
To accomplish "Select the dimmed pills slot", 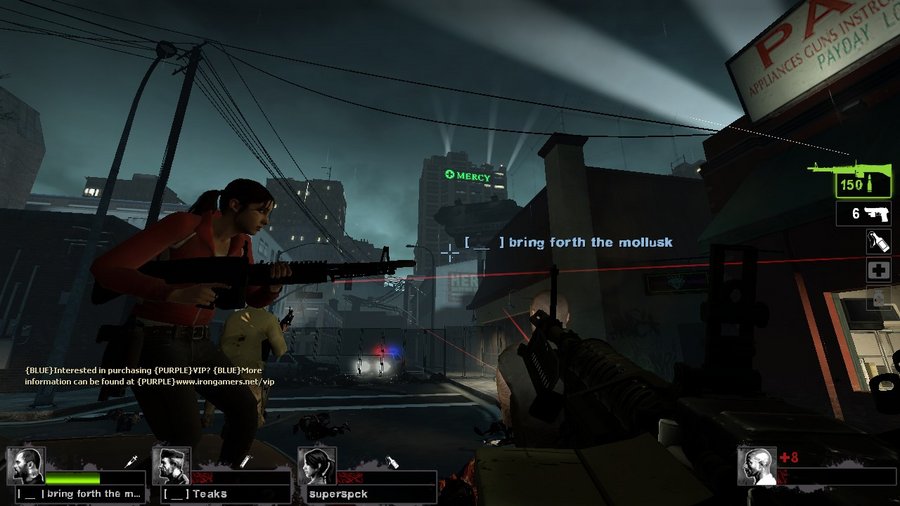I will click(x=877, y=298).
